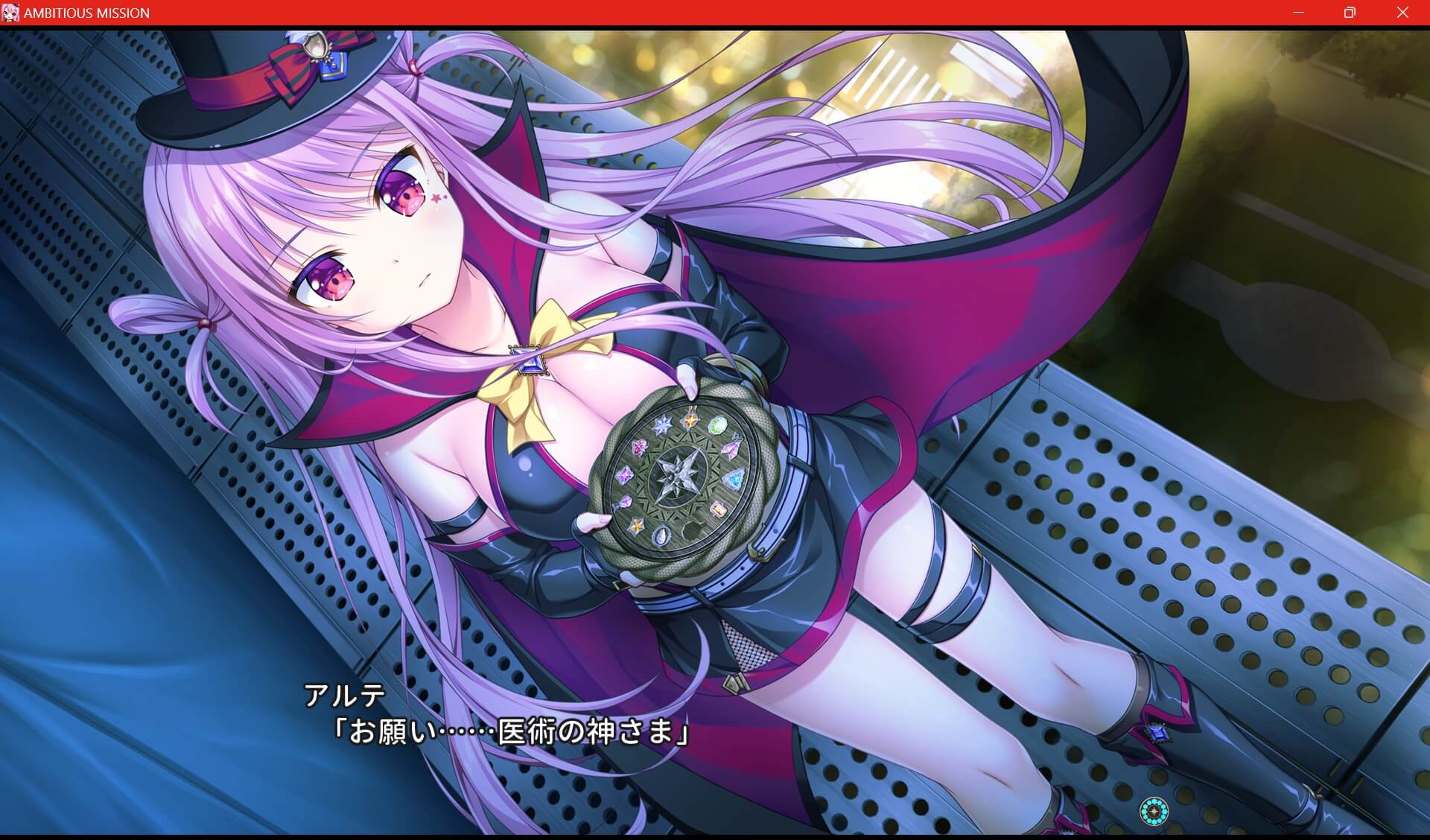This screenshot has width=1430, height=840.
Task: Click the minimize window button
Action: [x=1297, y=12]
